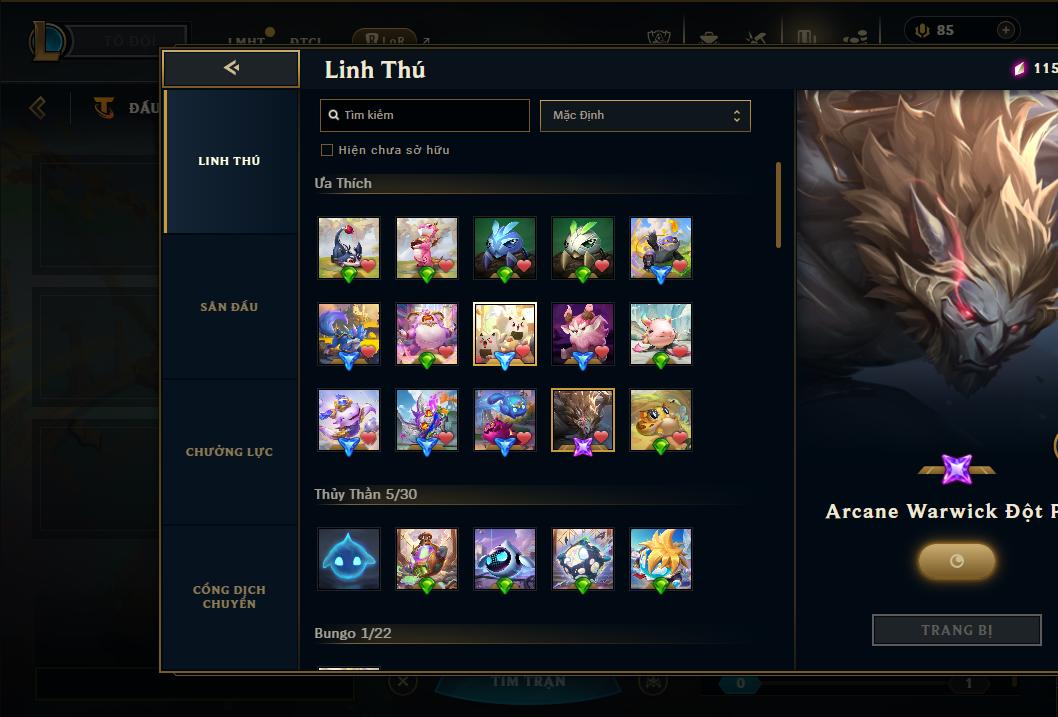Select the dark blue scorpion-tailed little legend

coord(349,248)
